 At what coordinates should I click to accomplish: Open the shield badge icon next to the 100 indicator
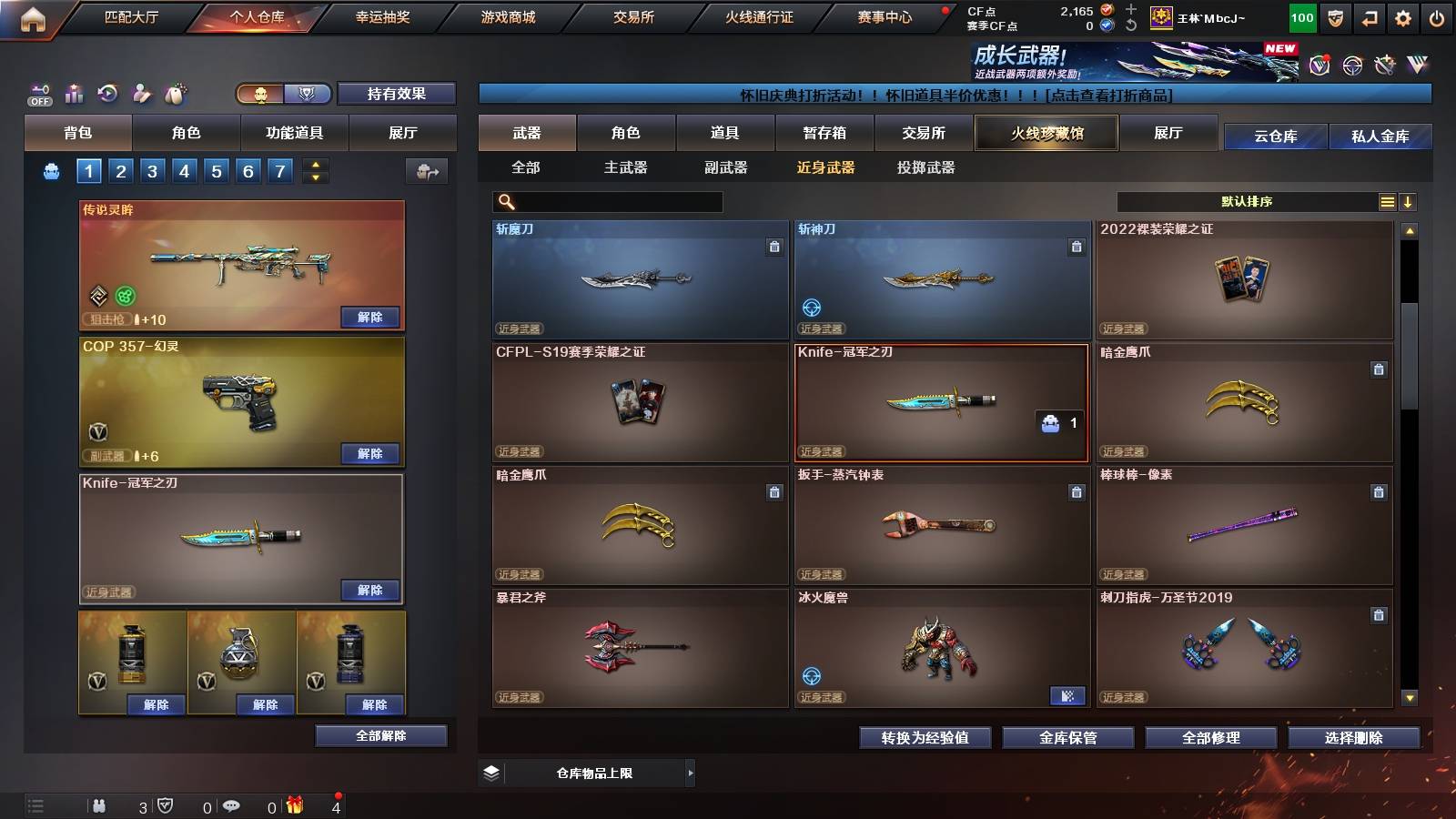[x=1334, y=17]
